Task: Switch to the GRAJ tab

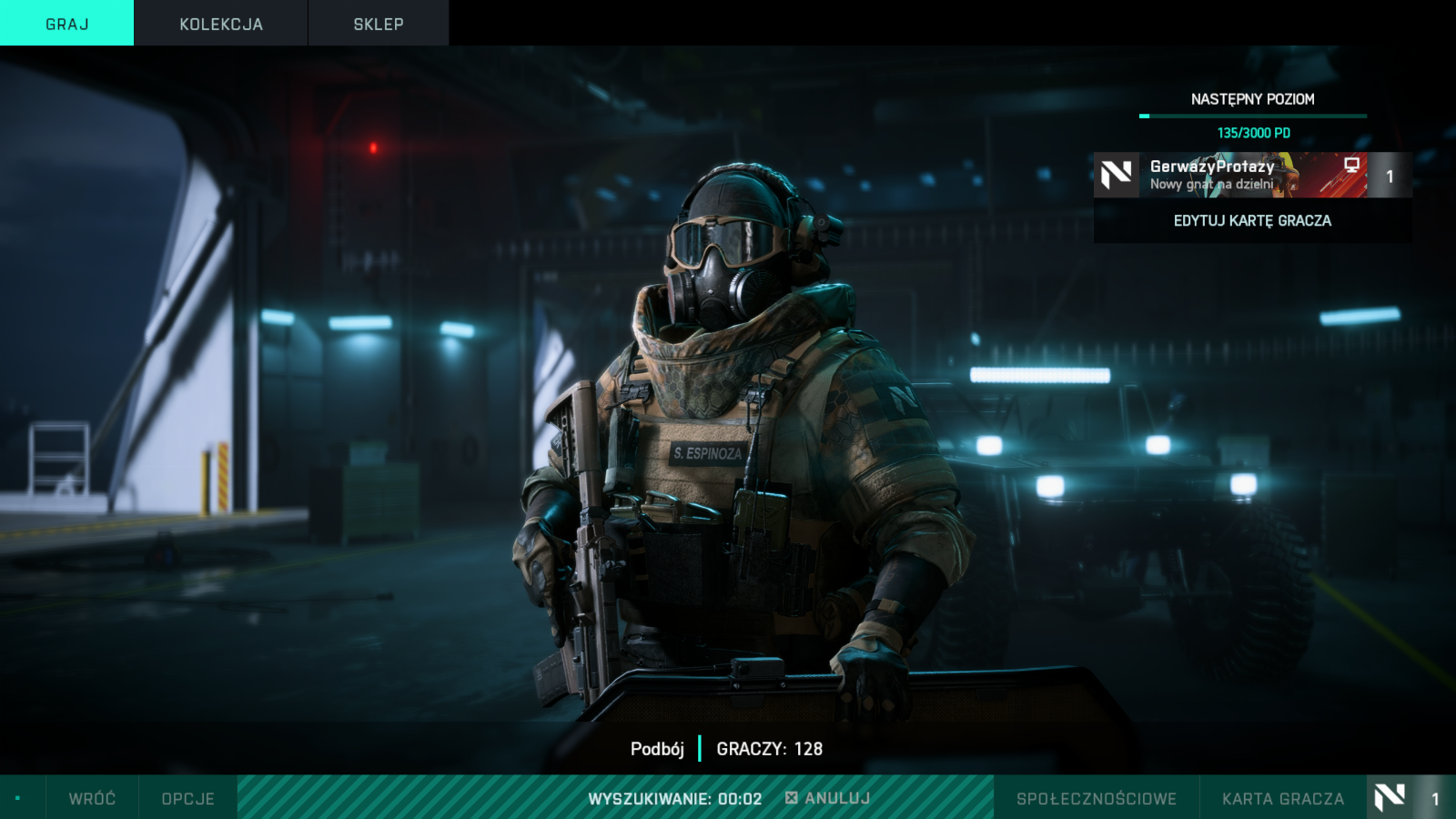Action: tap(66, 24)
